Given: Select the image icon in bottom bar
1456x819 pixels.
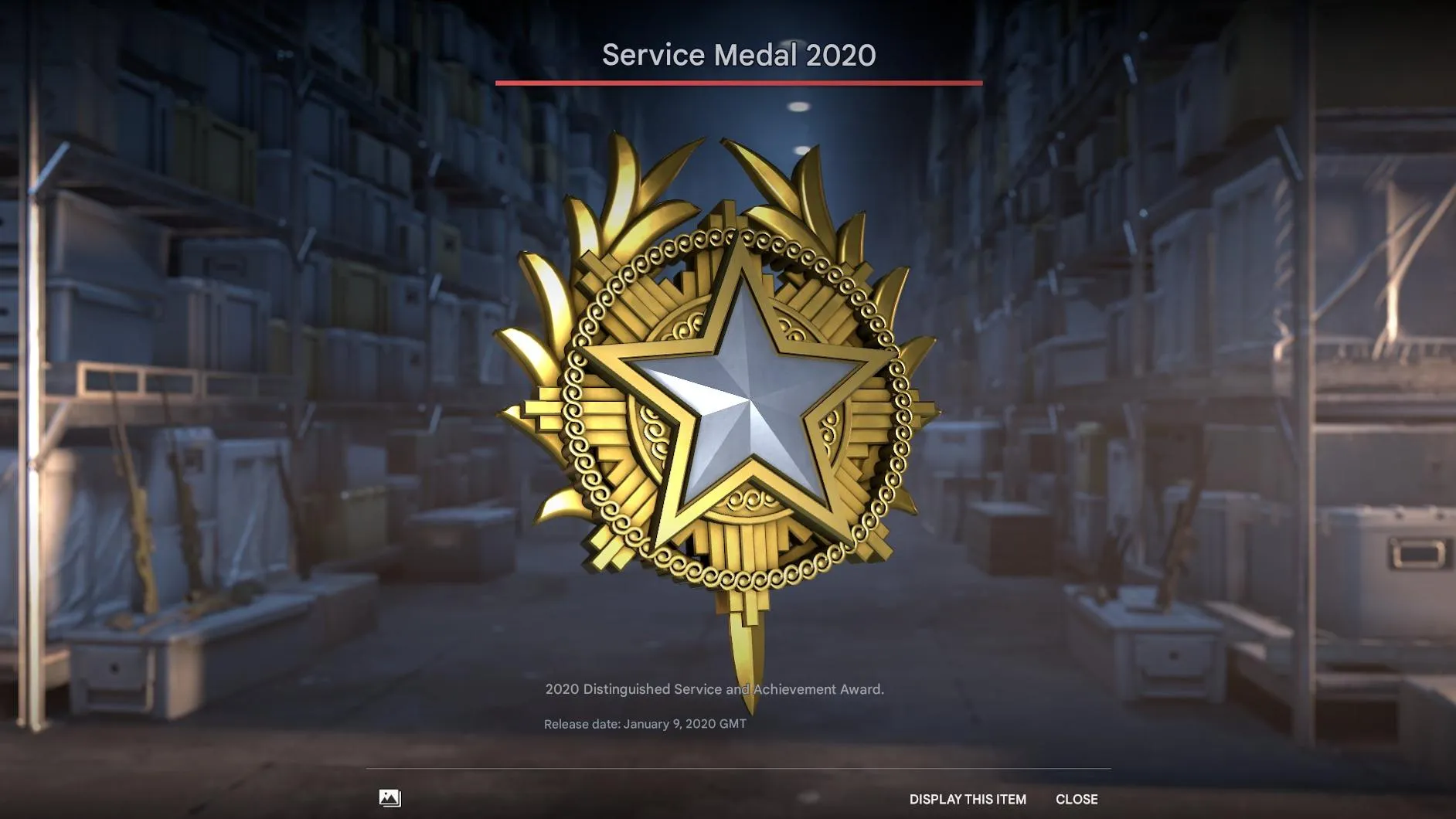Looking at the screenshot, I should pos(390,798).
